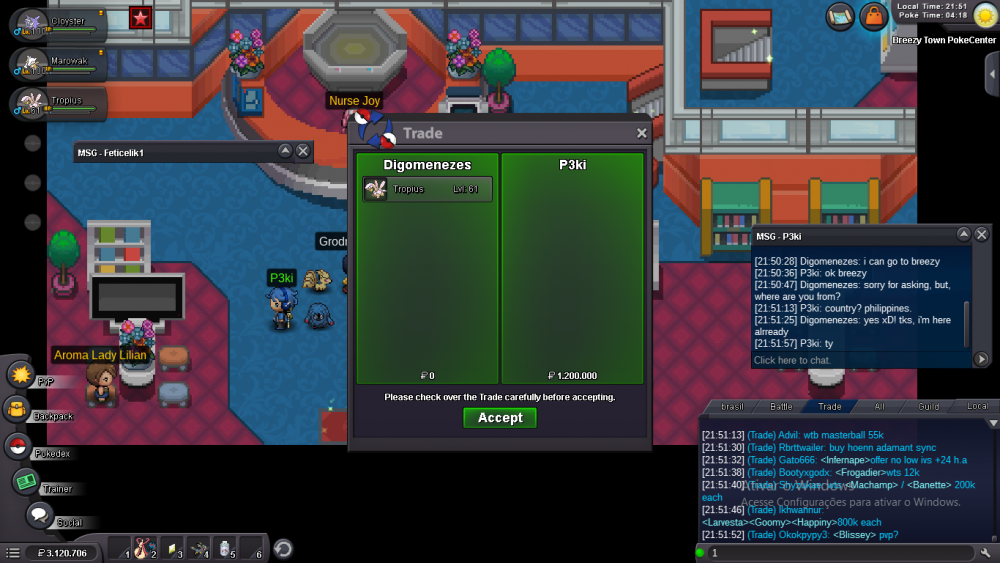The image size is (1000, 563).
Task: Close the P3ki message window
Action: tap(981, 234)
